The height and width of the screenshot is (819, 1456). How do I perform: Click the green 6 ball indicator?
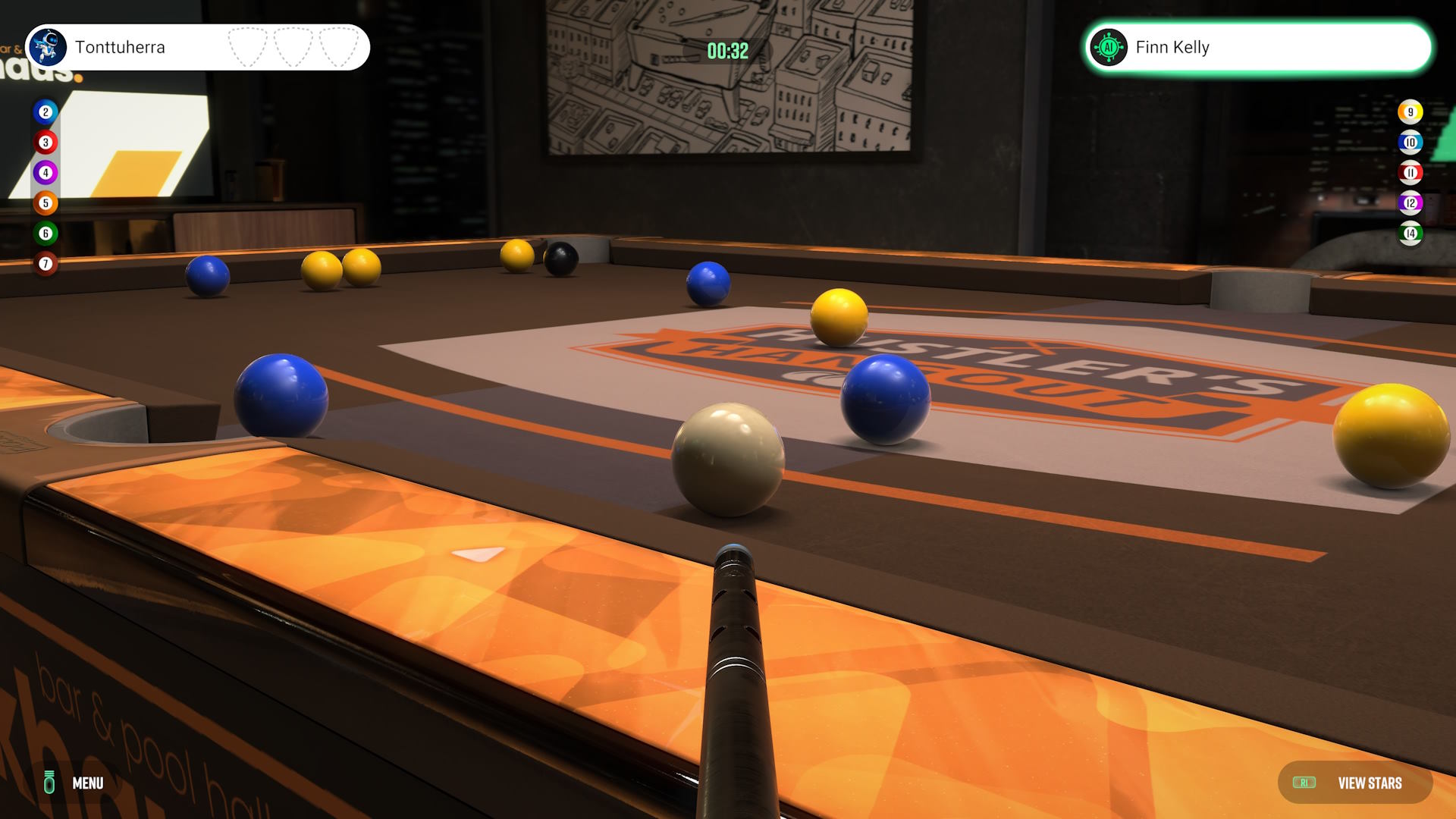click(x=45, y=234)
